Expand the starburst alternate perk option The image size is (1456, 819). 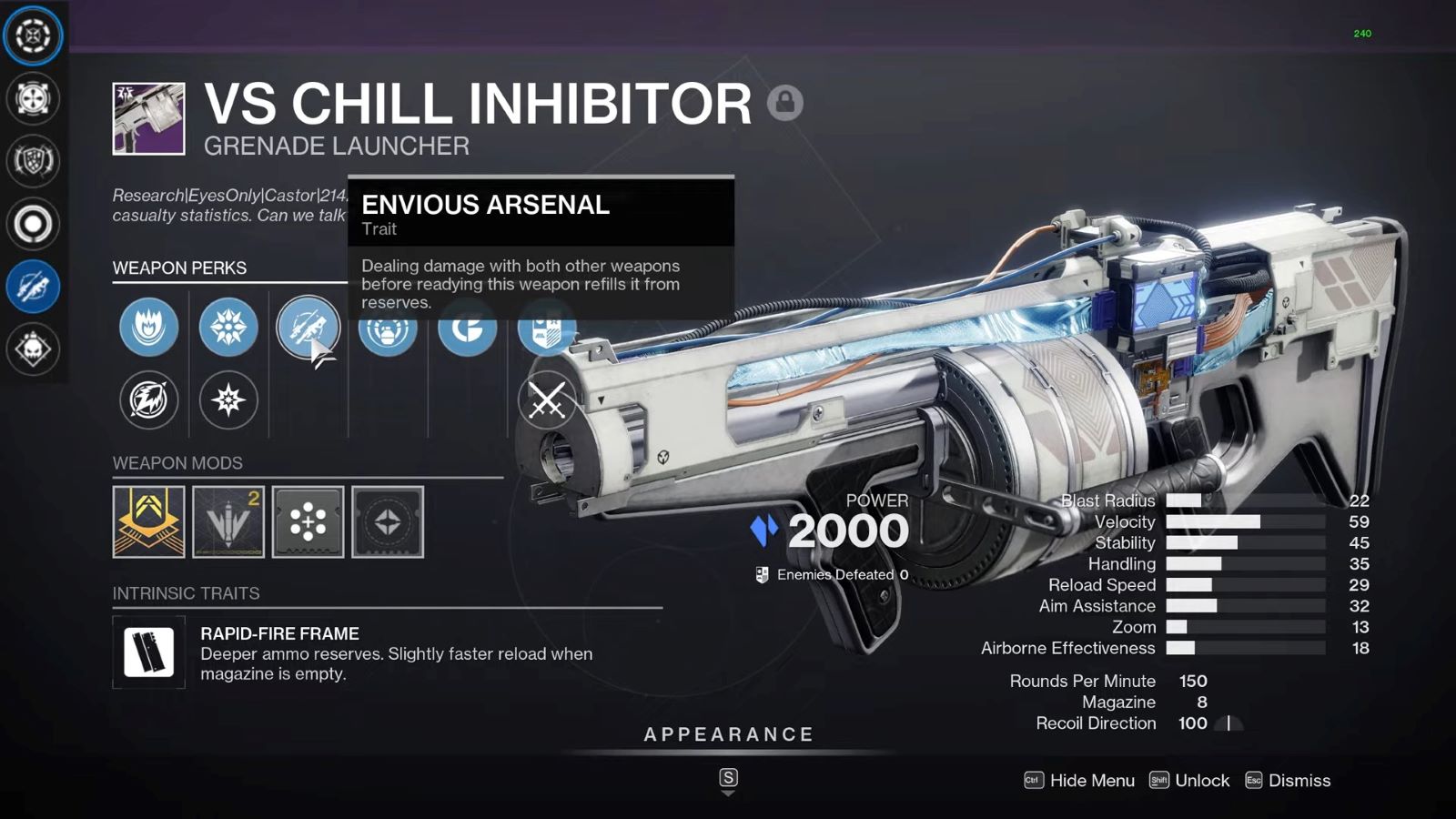[228, 400]
